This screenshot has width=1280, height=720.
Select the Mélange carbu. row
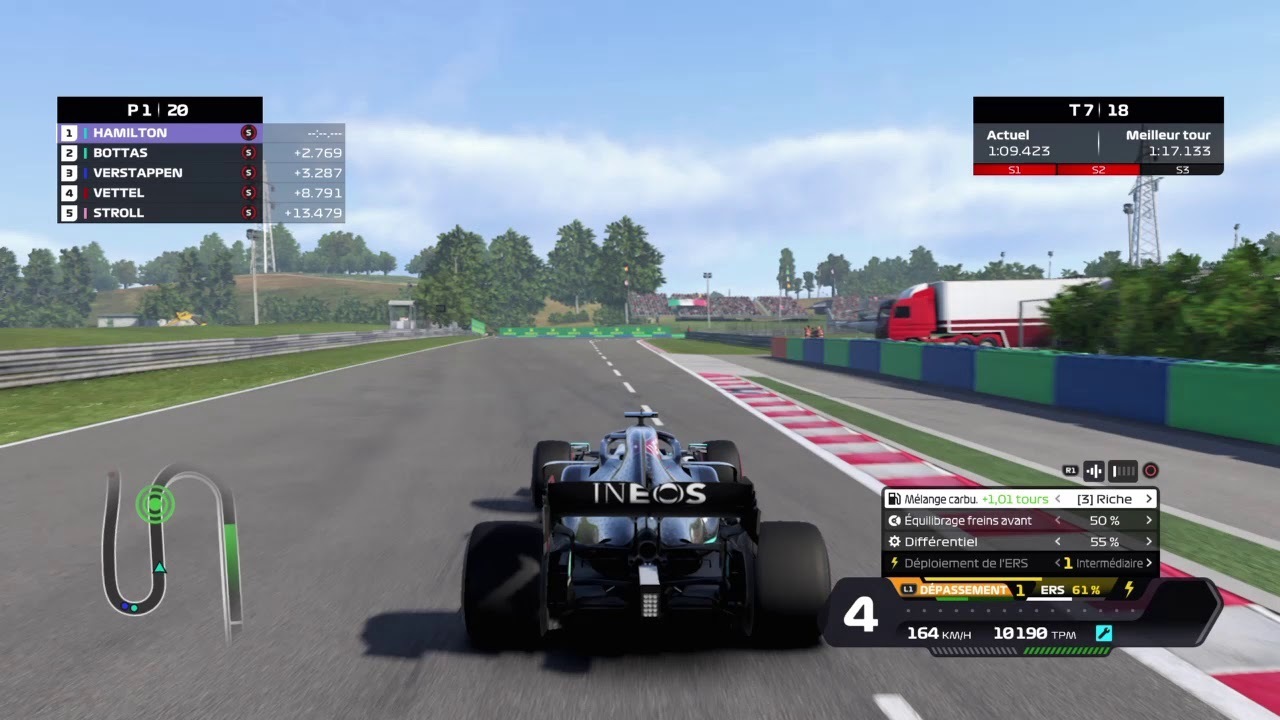pos(968,499)
